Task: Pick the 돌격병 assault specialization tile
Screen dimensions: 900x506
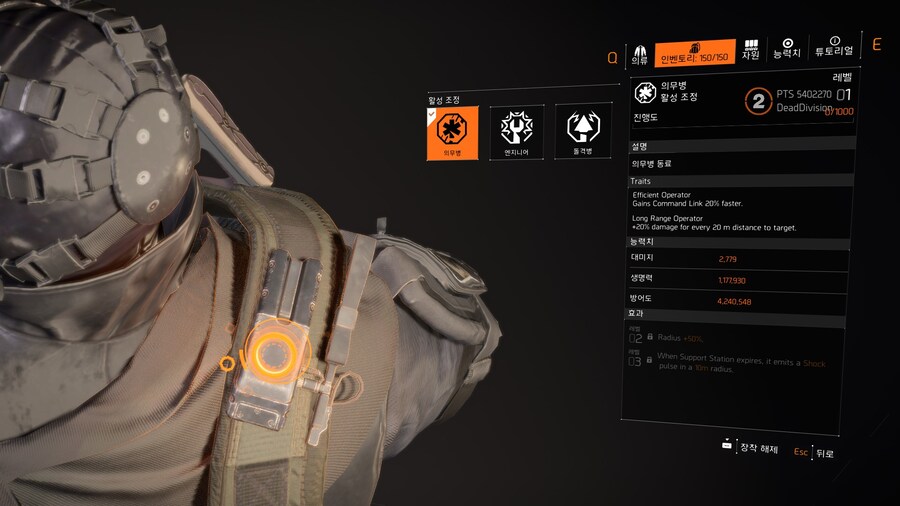Action: tap(581, 132)
